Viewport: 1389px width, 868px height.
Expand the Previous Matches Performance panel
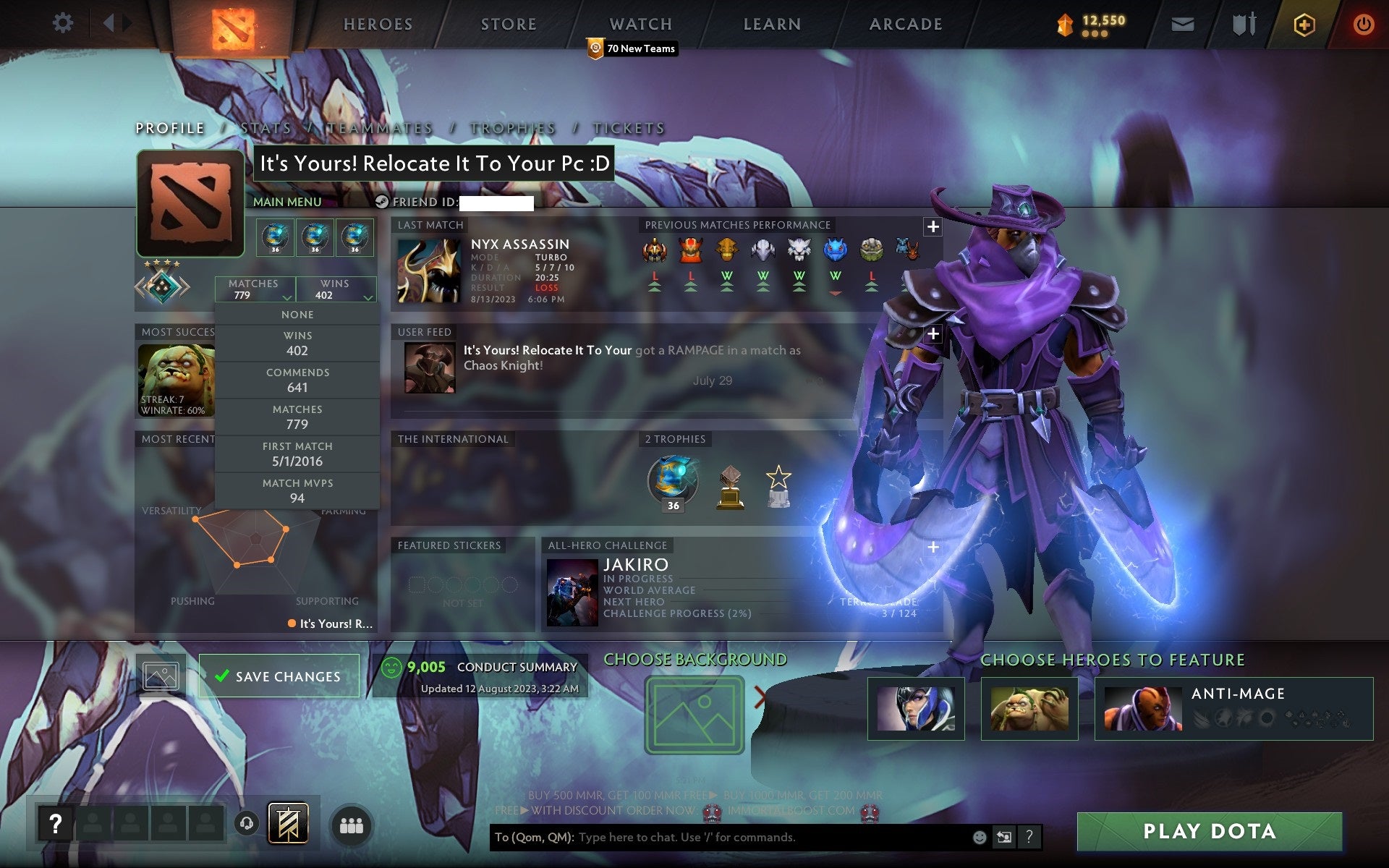[933, 226]
